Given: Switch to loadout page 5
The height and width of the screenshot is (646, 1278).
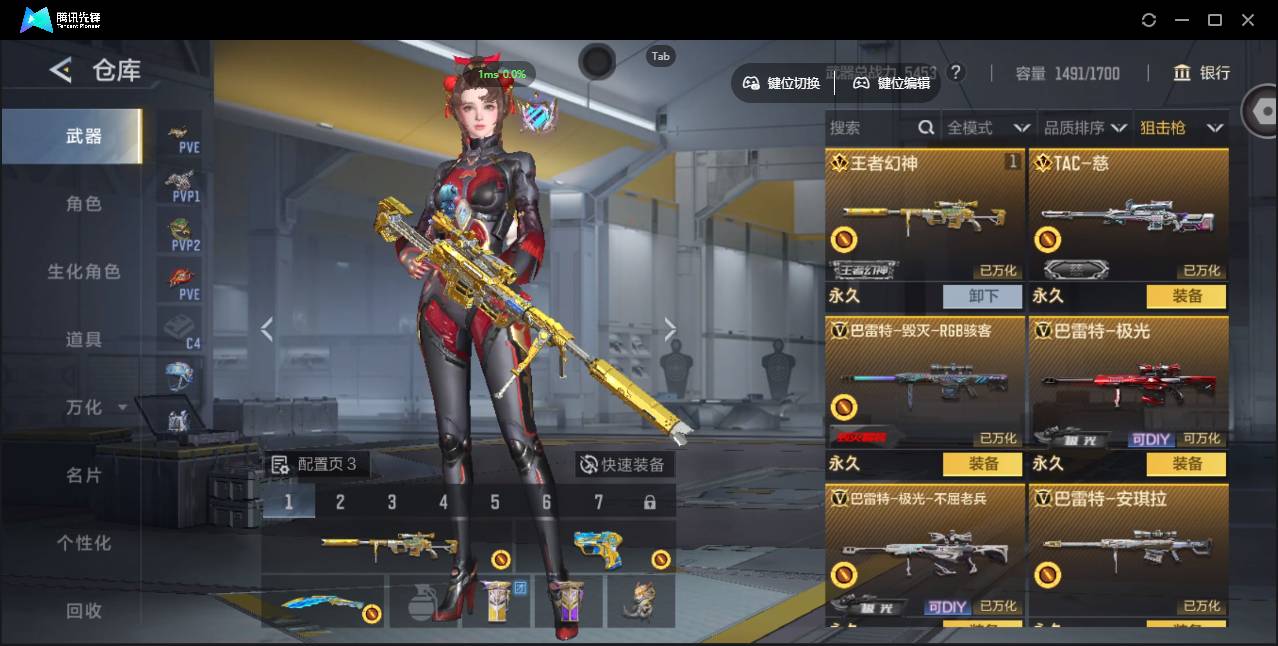Looking at the screenshot, I should pyautogui.click(x=495, y=502).
